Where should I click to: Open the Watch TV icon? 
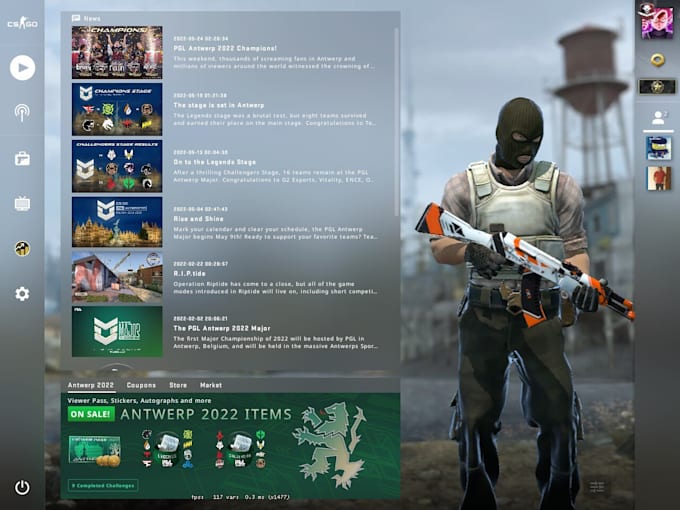click(x=22, y=204)
